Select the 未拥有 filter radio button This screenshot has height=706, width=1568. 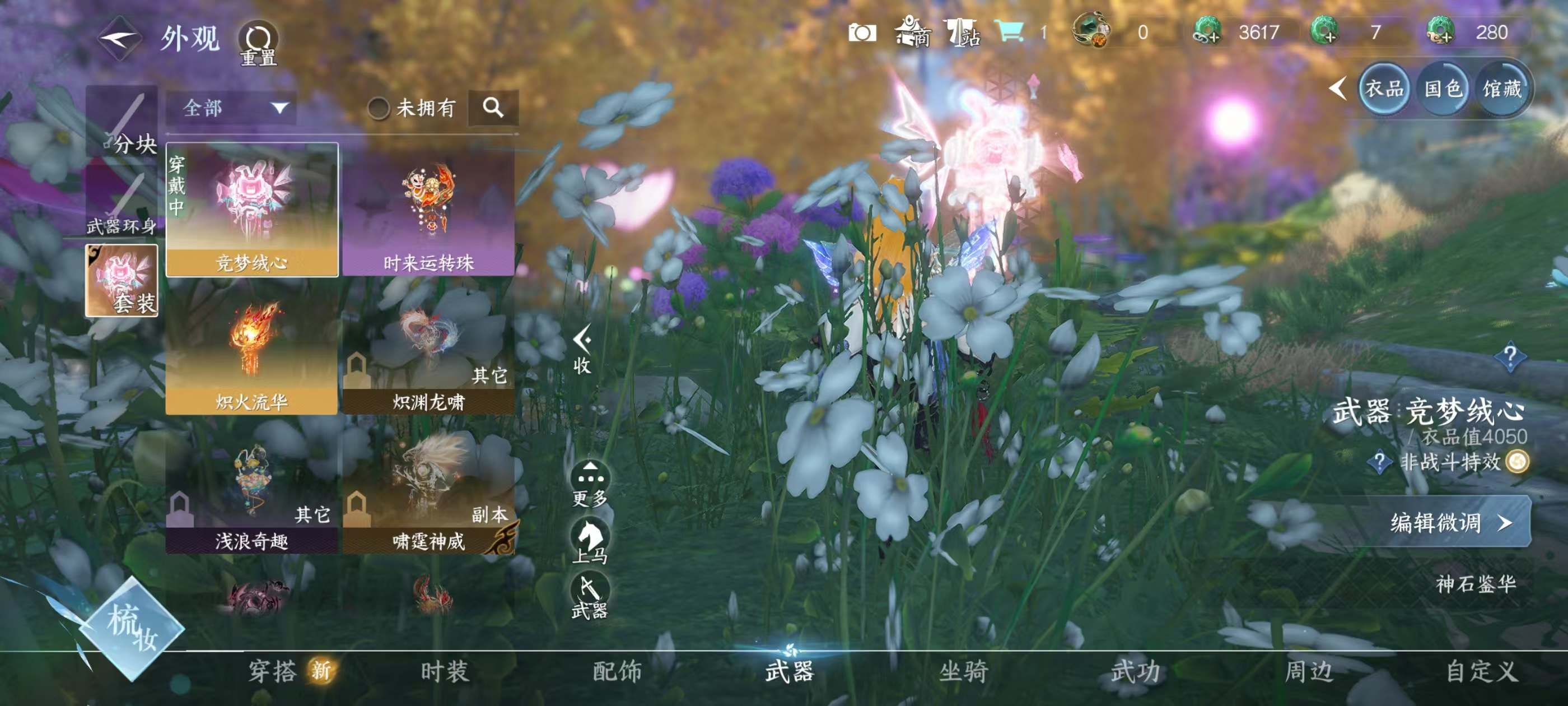point(379,109)
